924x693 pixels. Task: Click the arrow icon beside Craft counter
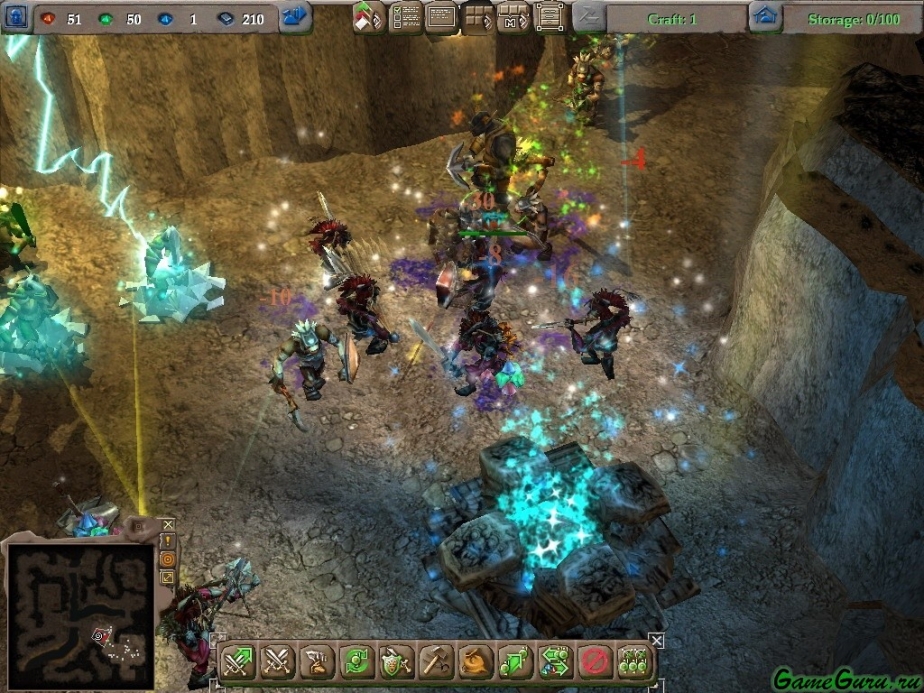(x=589, y=17)
